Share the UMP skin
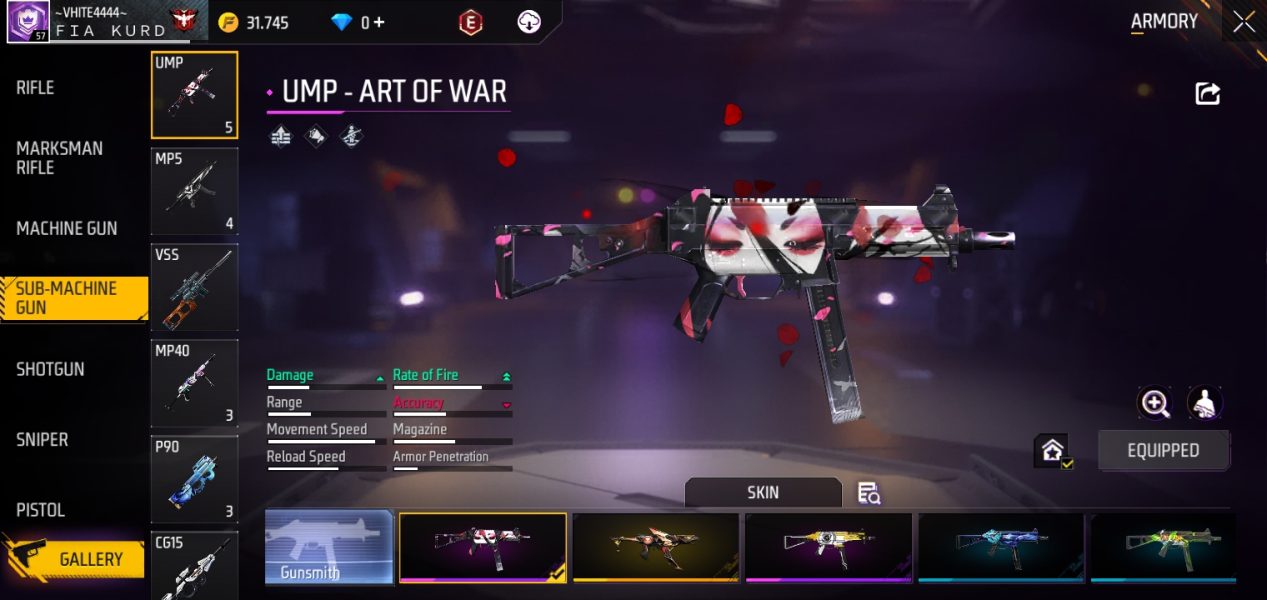Image resolution: width=1267 pixels, height=600 pixels. [1208, 94]
